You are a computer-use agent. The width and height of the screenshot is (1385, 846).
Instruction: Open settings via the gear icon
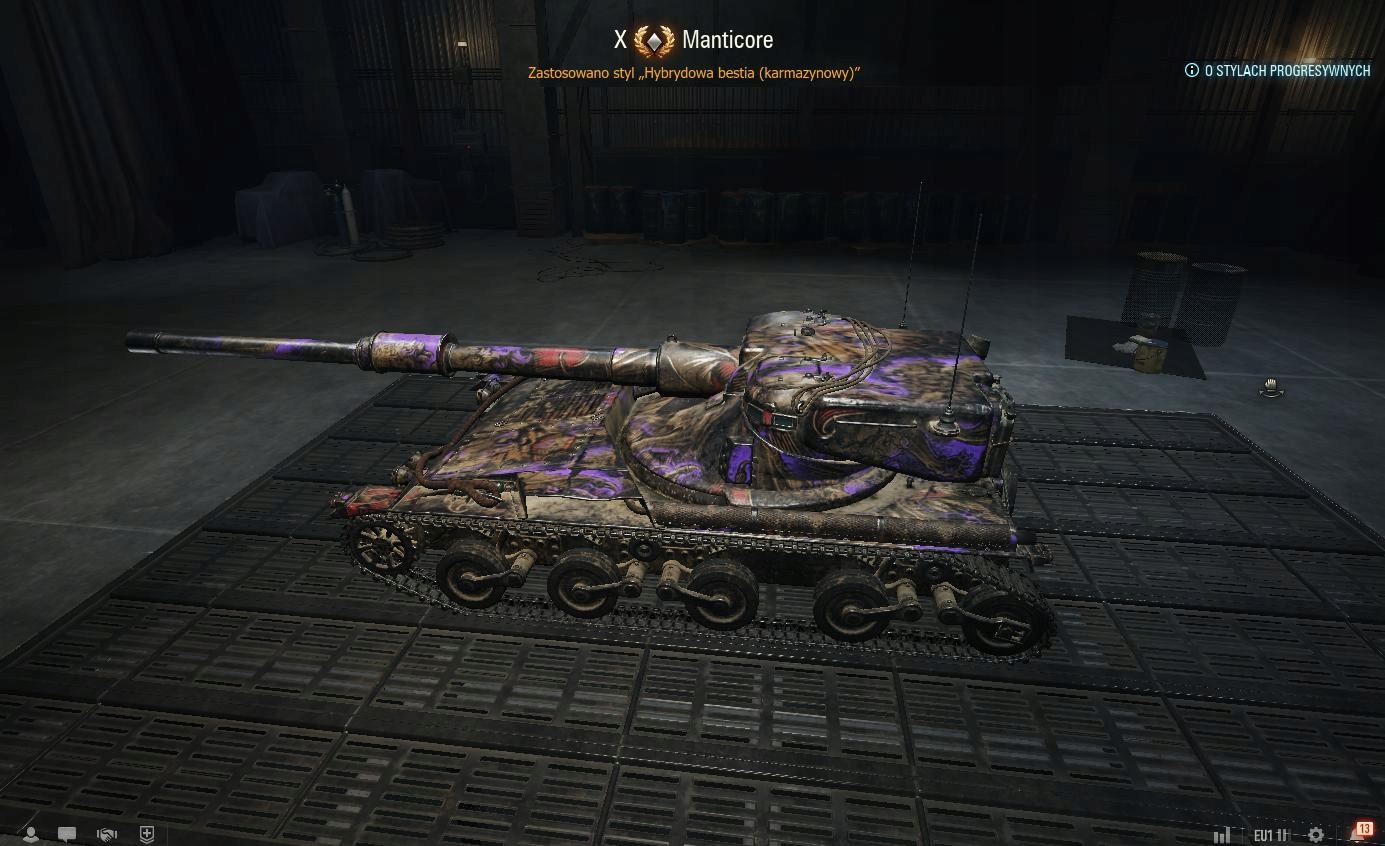point(1316,834)
